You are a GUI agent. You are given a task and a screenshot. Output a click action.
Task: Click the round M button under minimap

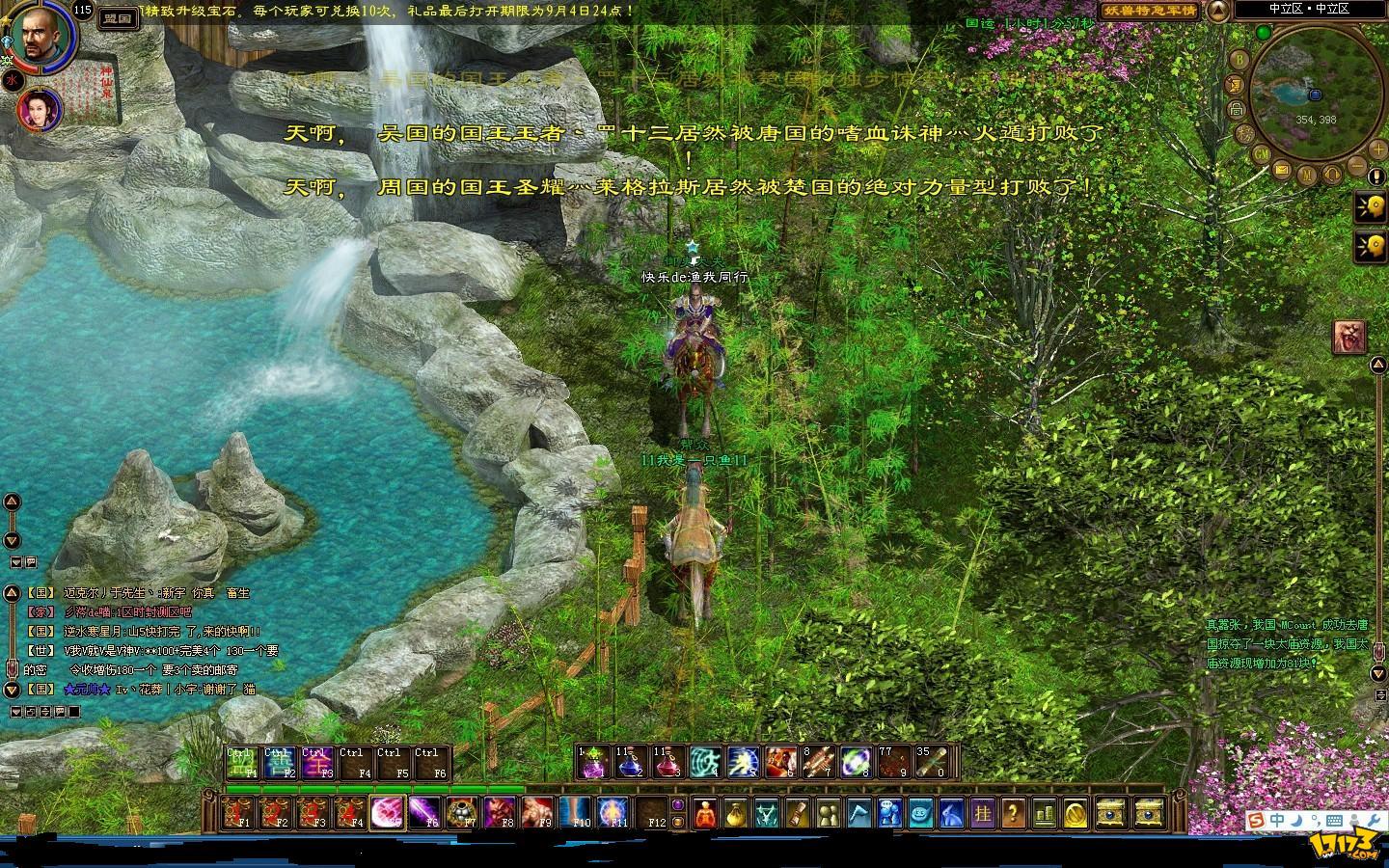1306,176
